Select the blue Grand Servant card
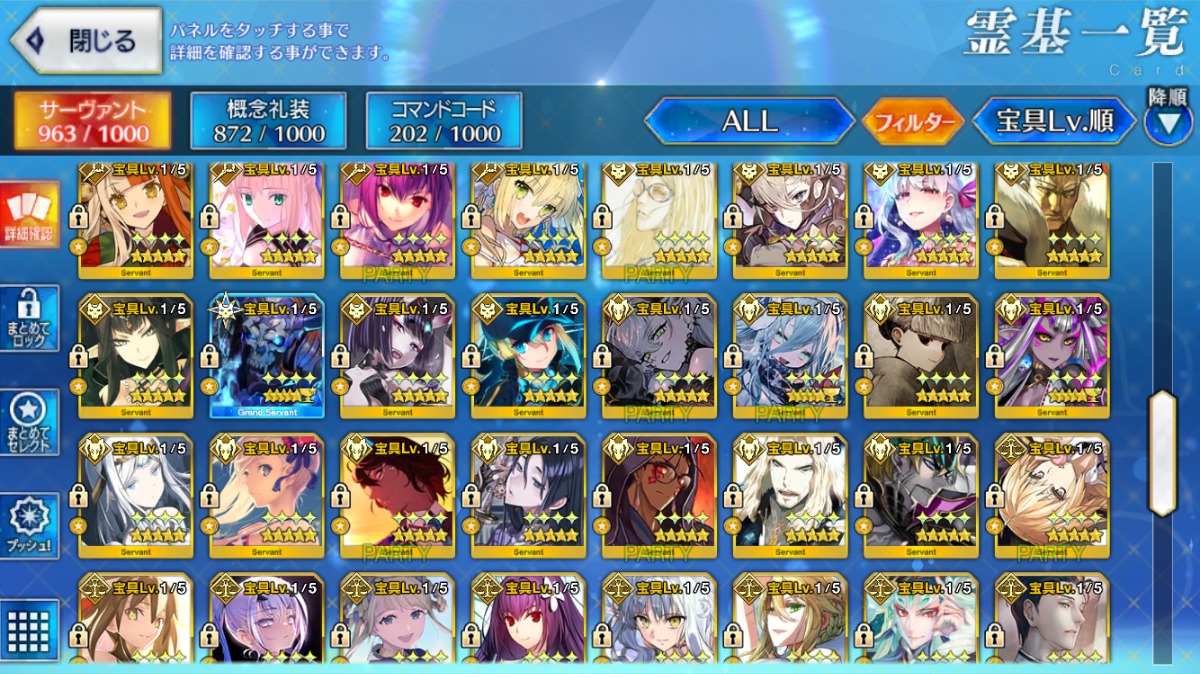The height and width of the screenshot is (674, 1200). point(266,356)
